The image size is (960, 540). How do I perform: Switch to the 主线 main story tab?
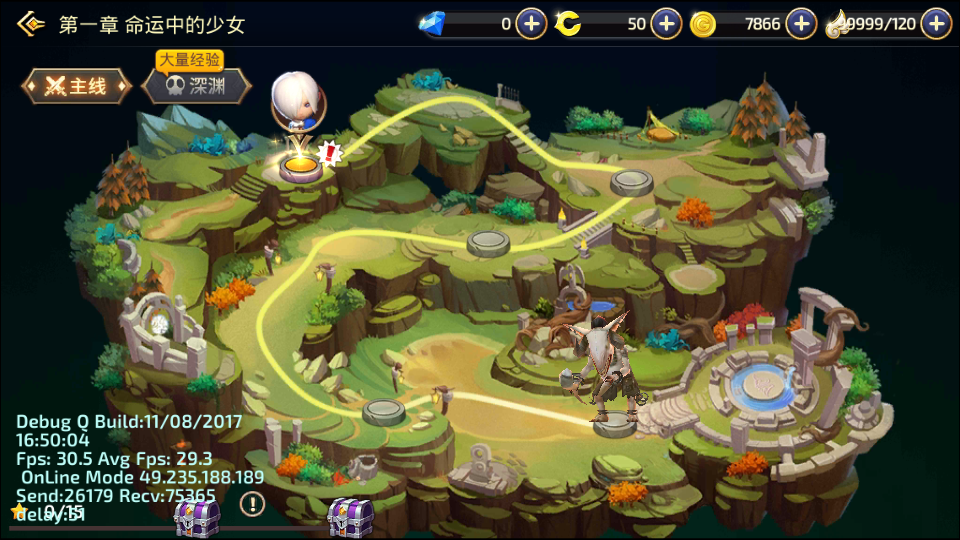[x=77, y=87]
